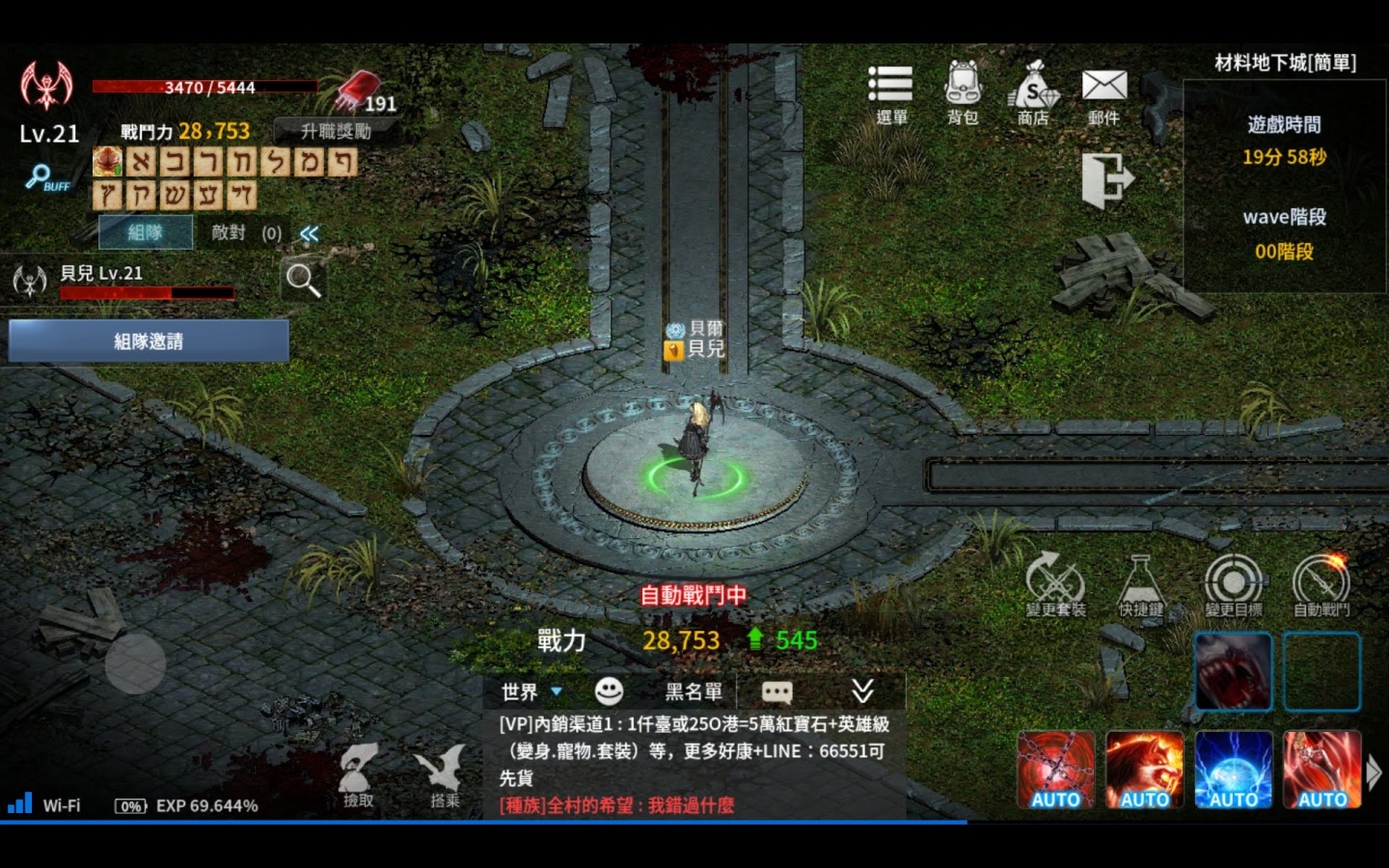Screen dimensions: 1389x868
Task: Toggle AUTO on the blue lightning skill
Action: [1234, 769]
